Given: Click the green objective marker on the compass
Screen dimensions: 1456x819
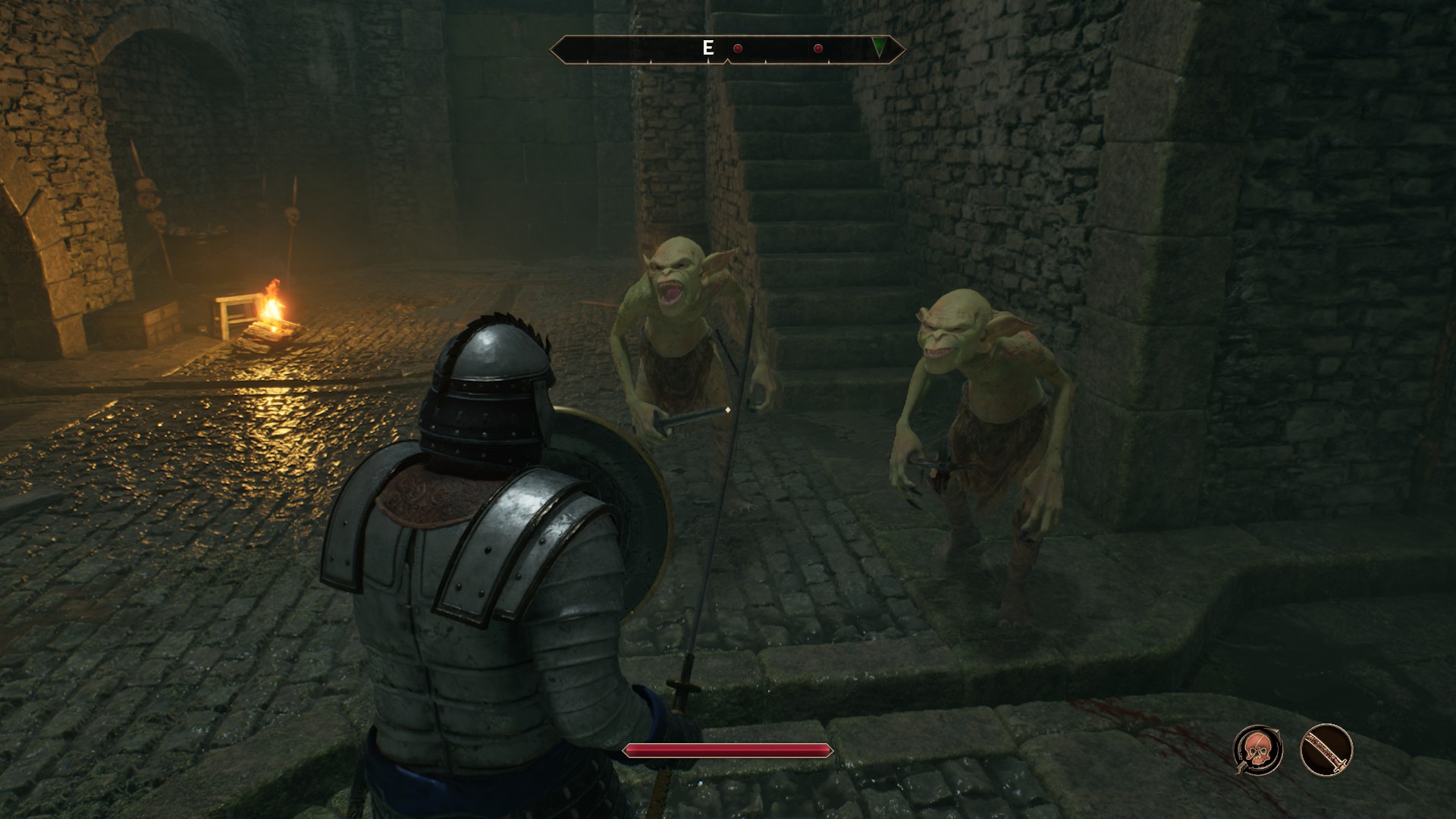Looking at the screenshot, I should [x=878, y=49].
